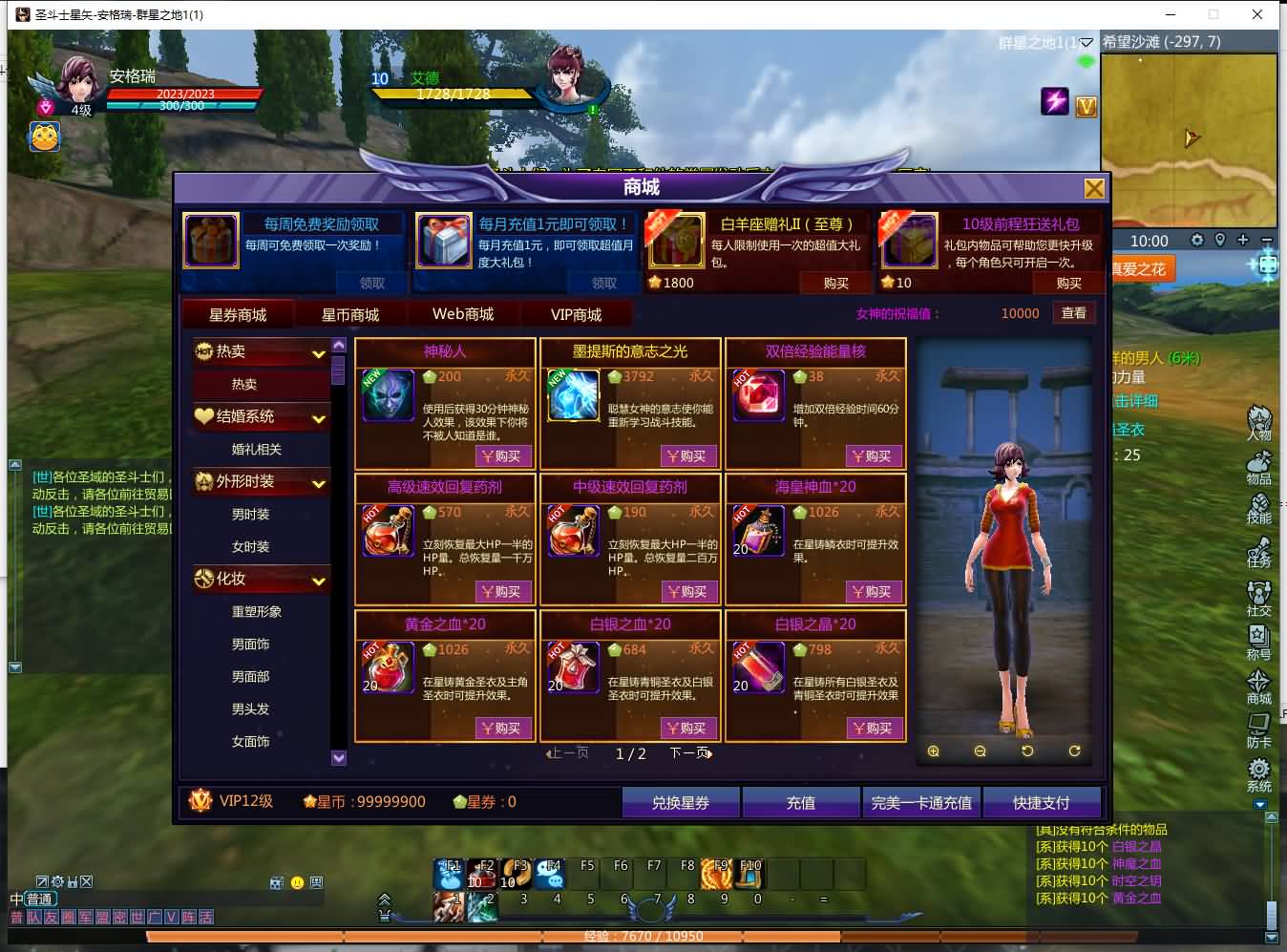The image size is (1287, 952).
Task: Open the Web商城 tab
Action: click(x=463, y=314)
